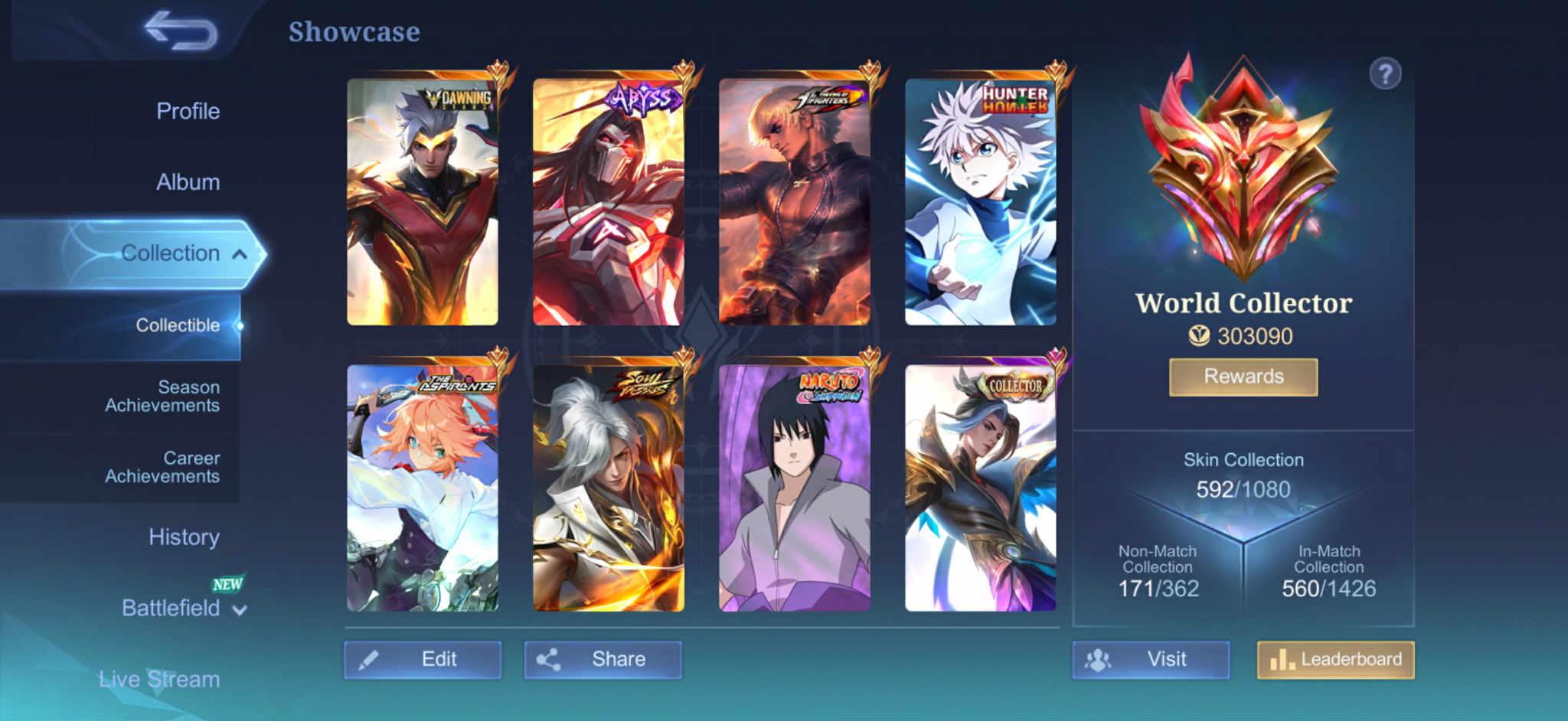This screenshot has height=721, width=1568.
Task: View the History tab
Action: [184, 537]
